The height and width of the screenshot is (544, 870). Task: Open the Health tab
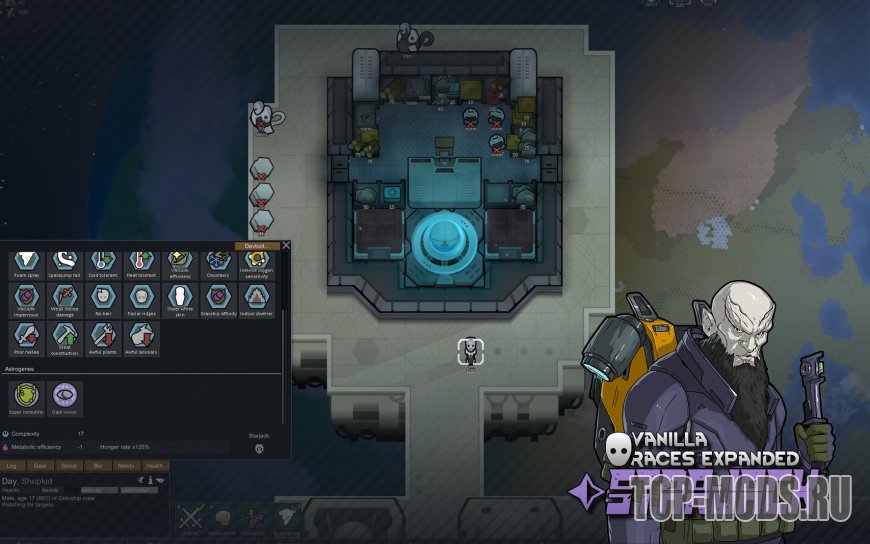154,465
